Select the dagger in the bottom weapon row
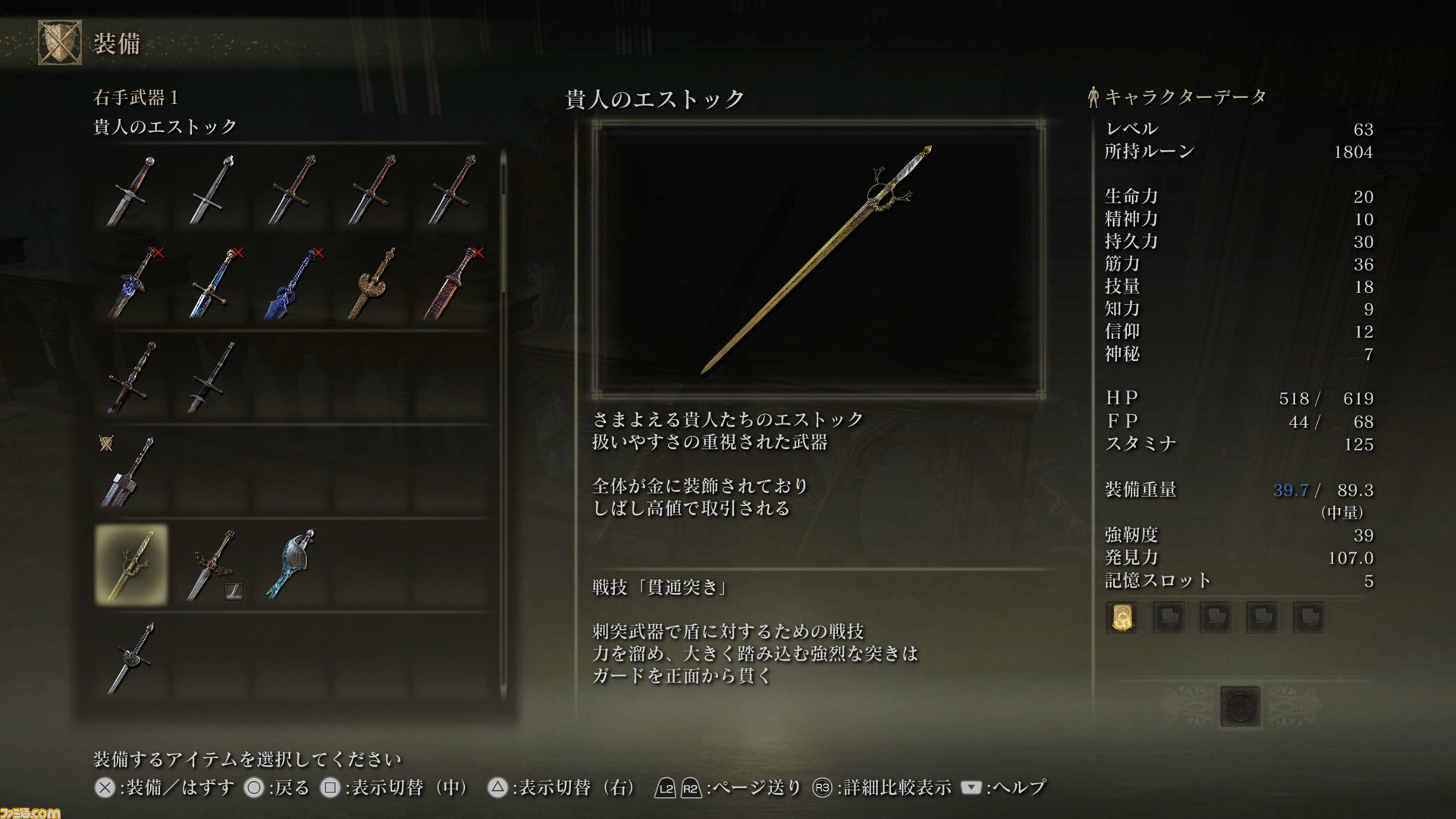This screenshot has height=819, width=1456. 130,656
